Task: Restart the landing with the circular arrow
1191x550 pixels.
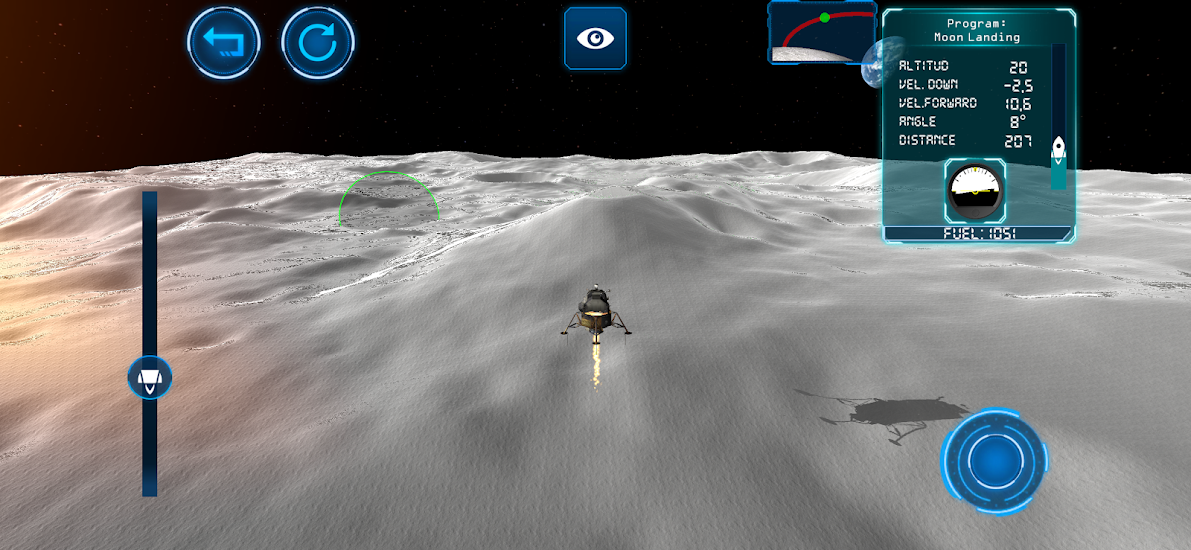Action: 318,43
